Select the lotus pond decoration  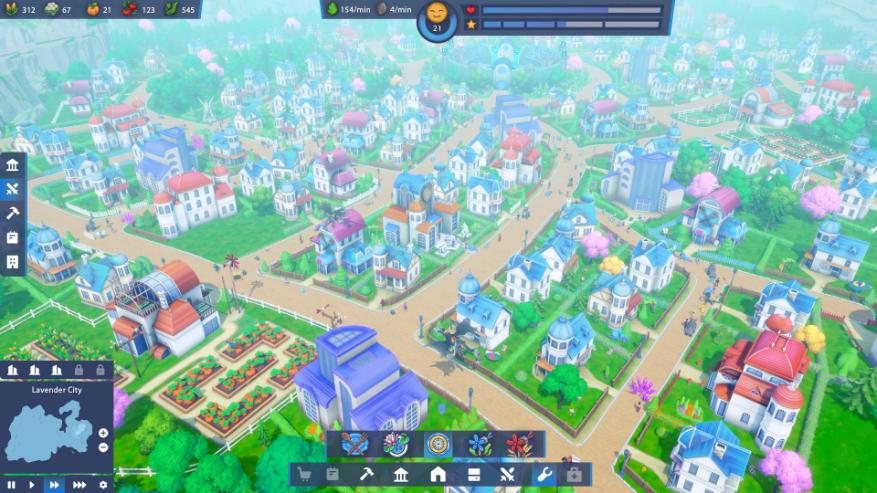pos(395,444)
